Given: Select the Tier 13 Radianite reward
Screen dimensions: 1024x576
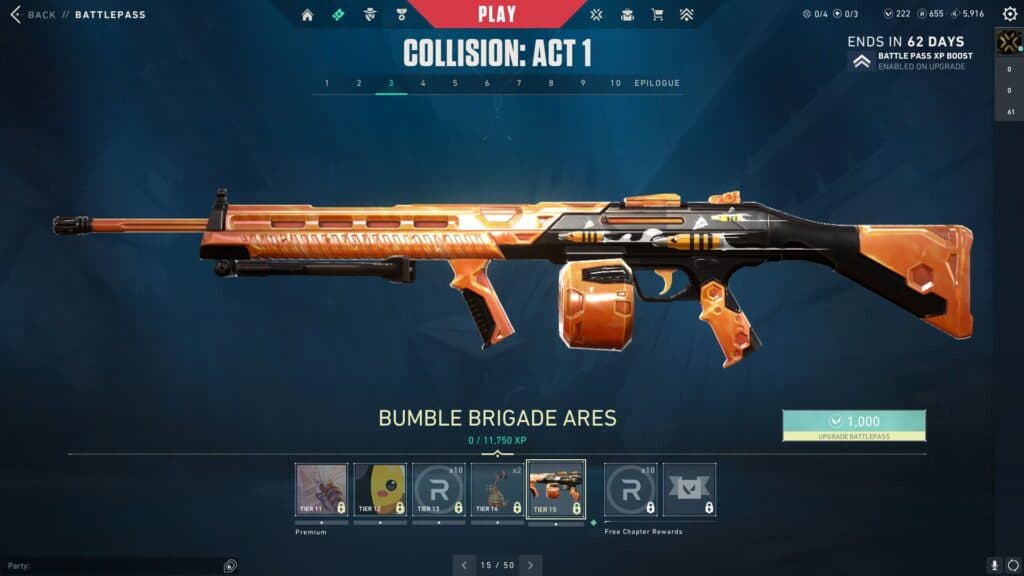Looking at the screenshot, I should point(439,489).
